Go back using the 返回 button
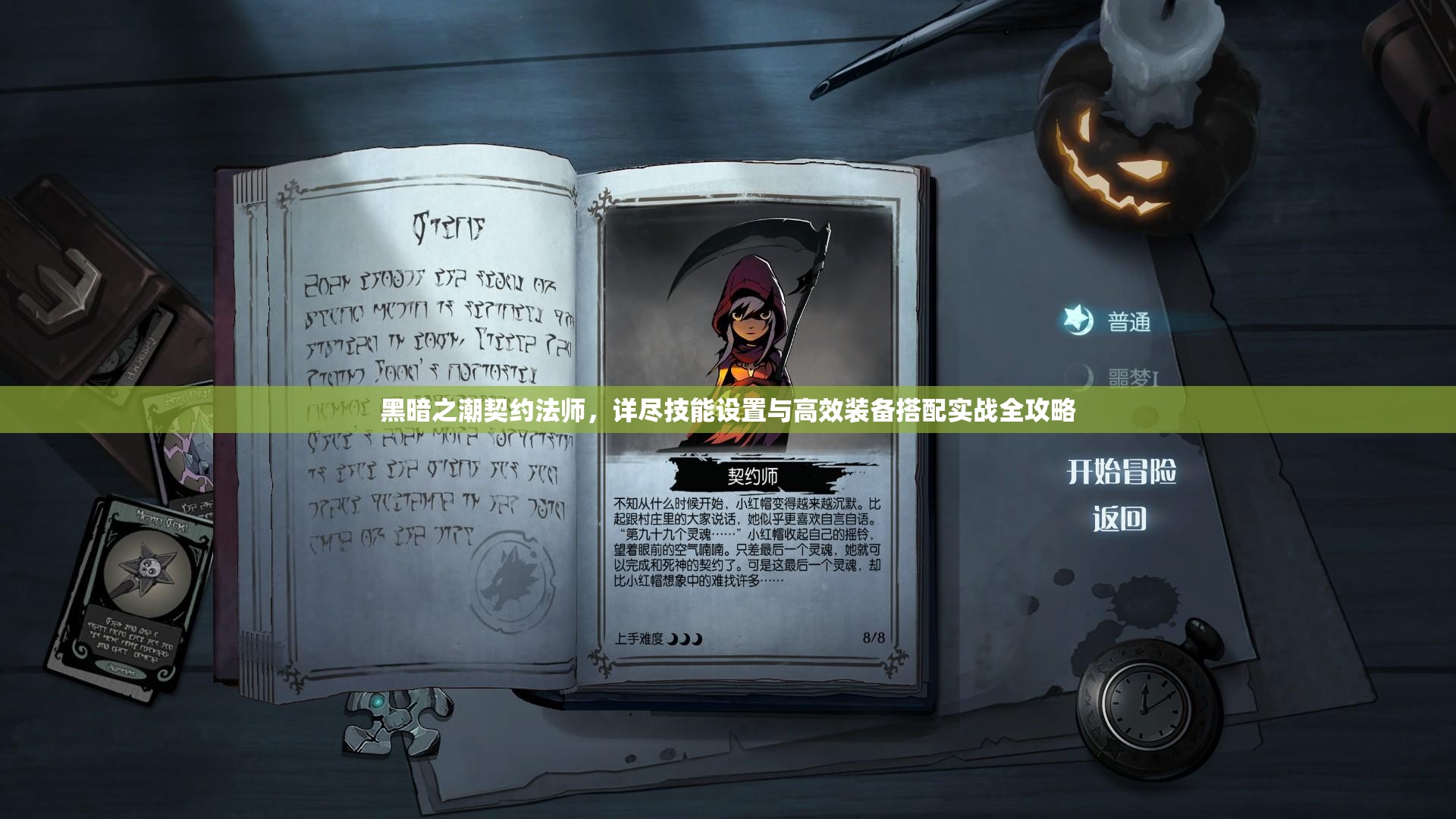 (x=1119, y=519)
